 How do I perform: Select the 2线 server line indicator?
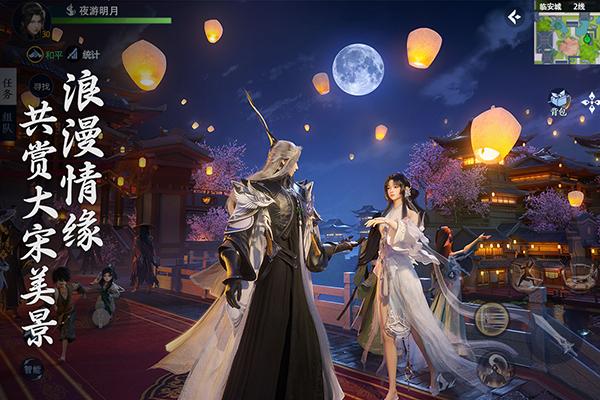pos(579,6)
